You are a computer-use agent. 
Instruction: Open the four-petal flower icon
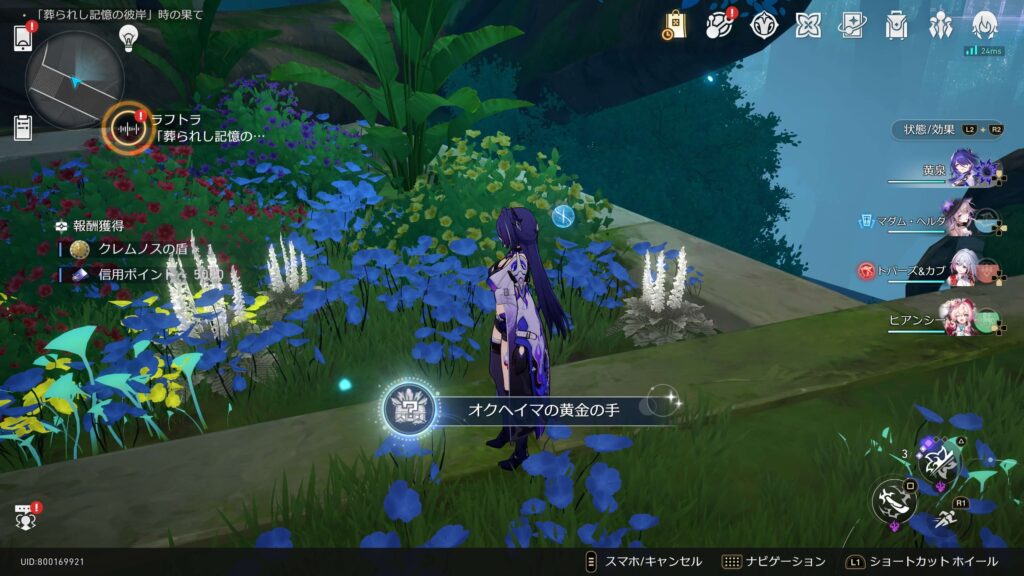coord(808,25)
